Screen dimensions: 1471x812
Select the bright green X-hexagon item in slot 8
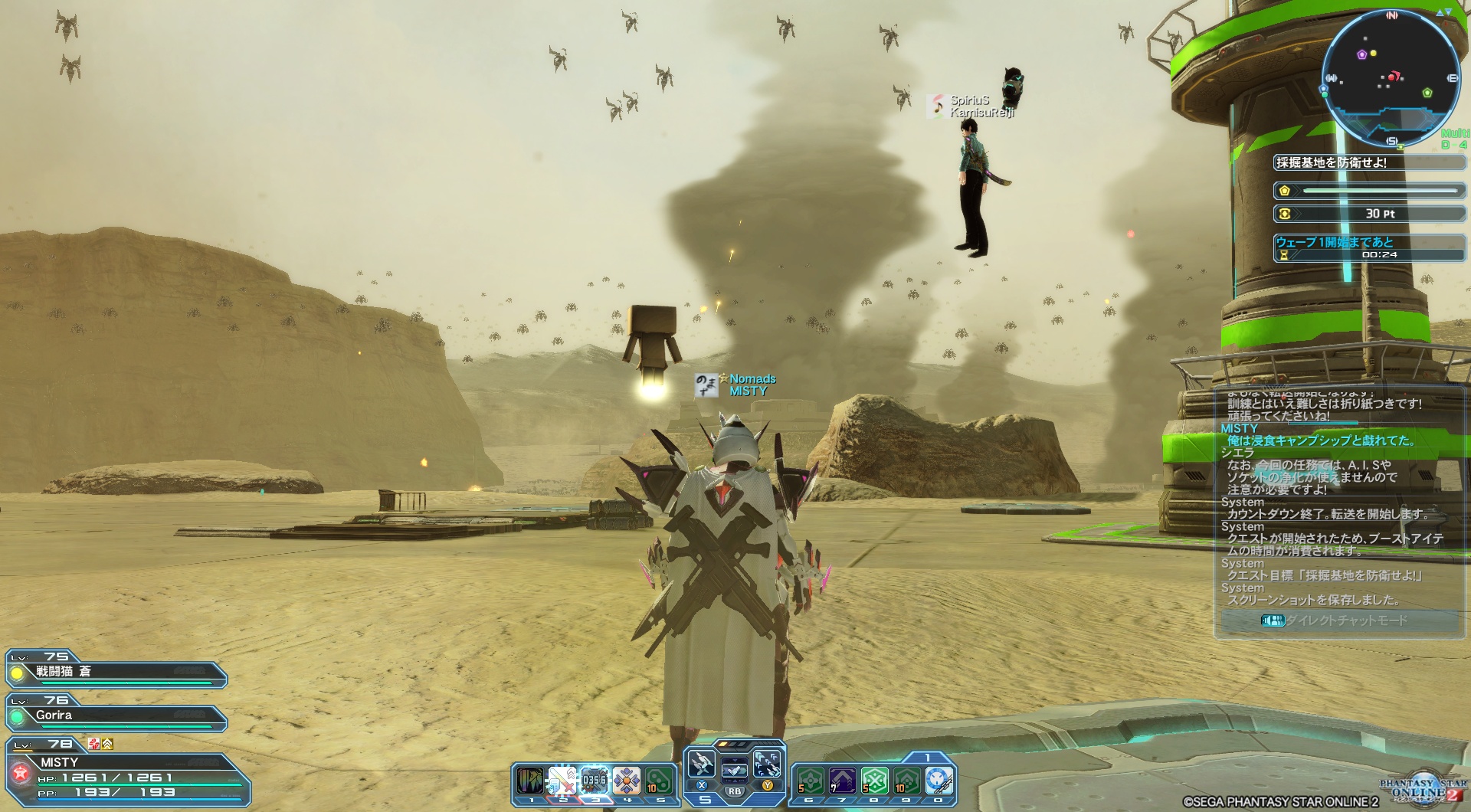[x=875, y=781]
